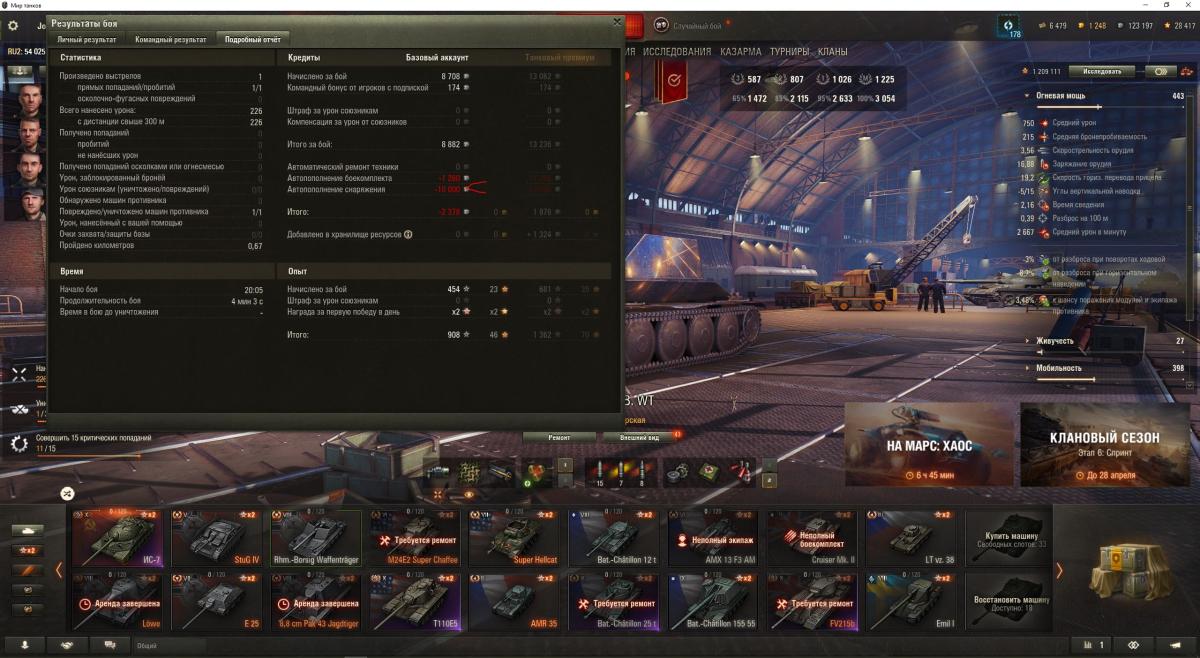This screenshot has height=658, width=1200.
Task: Select the Super Hellcat tank
Action: [512, 538]
